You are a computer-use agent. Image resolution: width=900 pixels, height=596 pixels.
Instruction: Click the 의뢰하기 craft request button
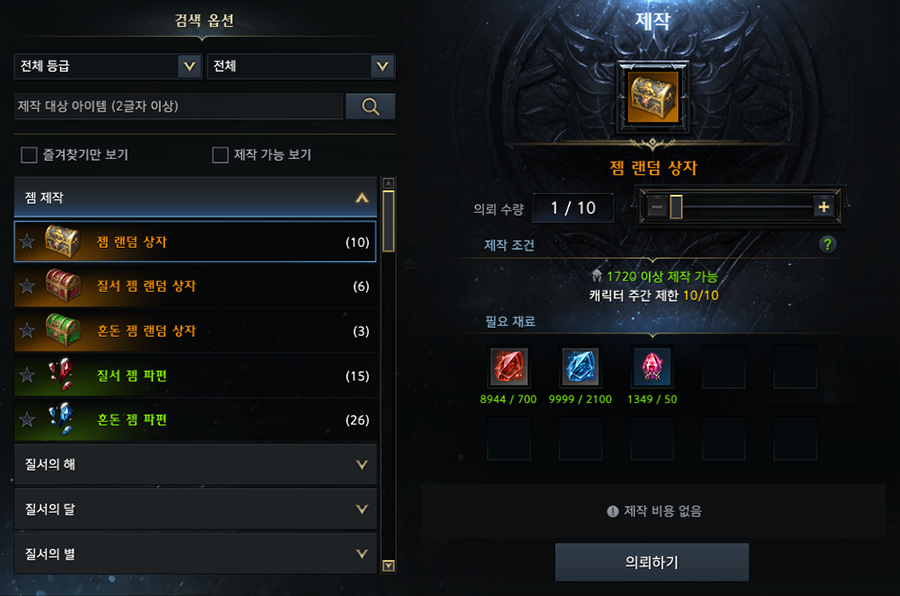tap(652, 562)
